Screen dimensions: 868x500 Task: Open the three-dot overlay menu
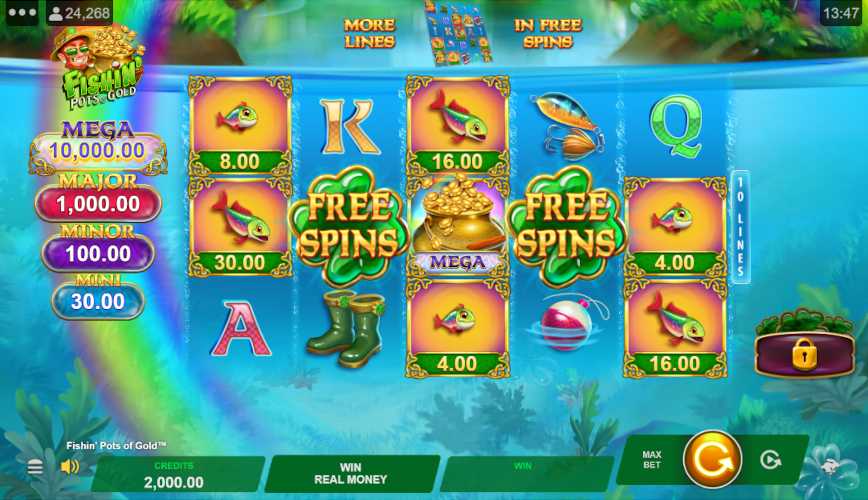pyautogui.click(x=21, y=13)
